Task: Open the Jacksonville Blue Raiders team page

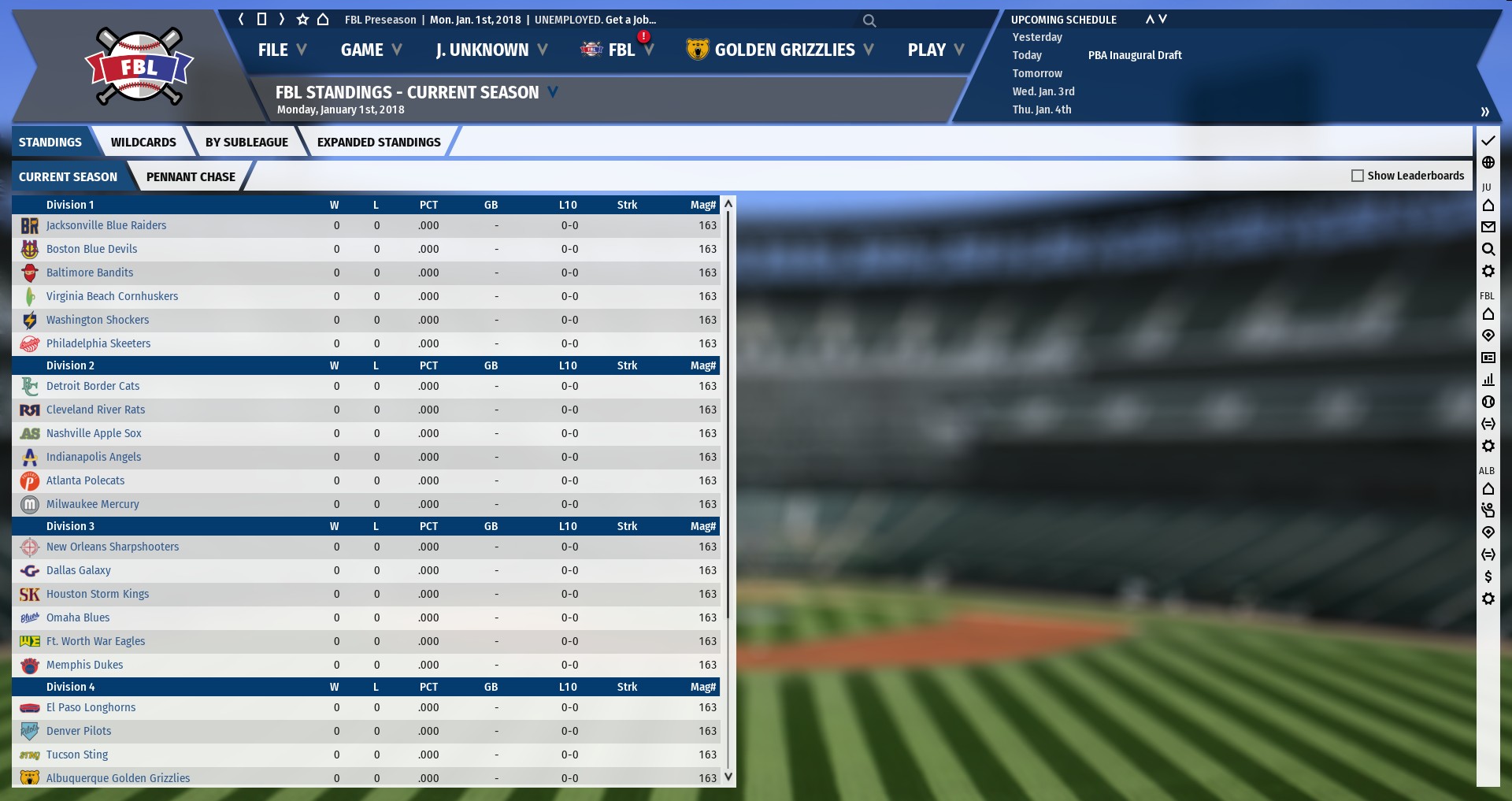Action: point(106,225)
